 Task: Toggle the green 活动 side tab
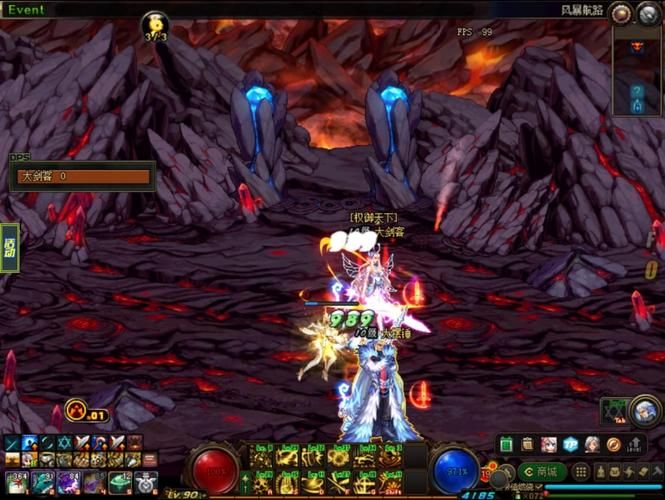(x=9, y=246)
